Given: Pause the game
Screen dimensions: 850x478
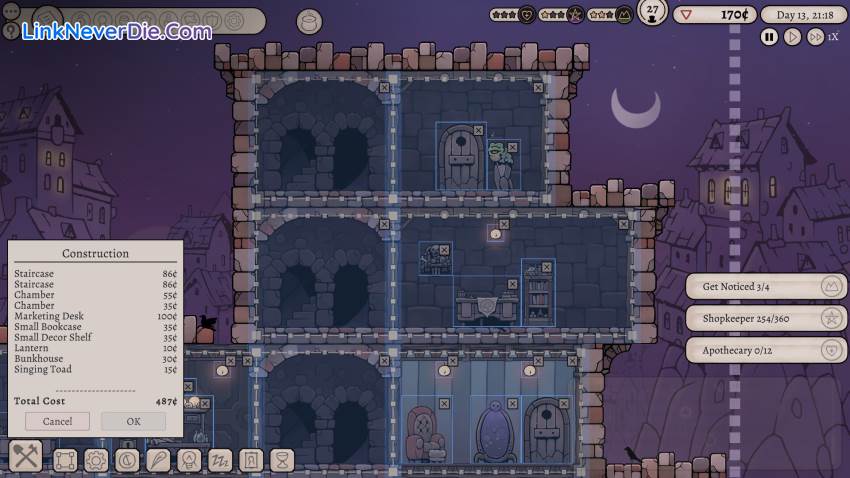Looking at the screenshot, I should pyautogui.click(x=769, y=37).
